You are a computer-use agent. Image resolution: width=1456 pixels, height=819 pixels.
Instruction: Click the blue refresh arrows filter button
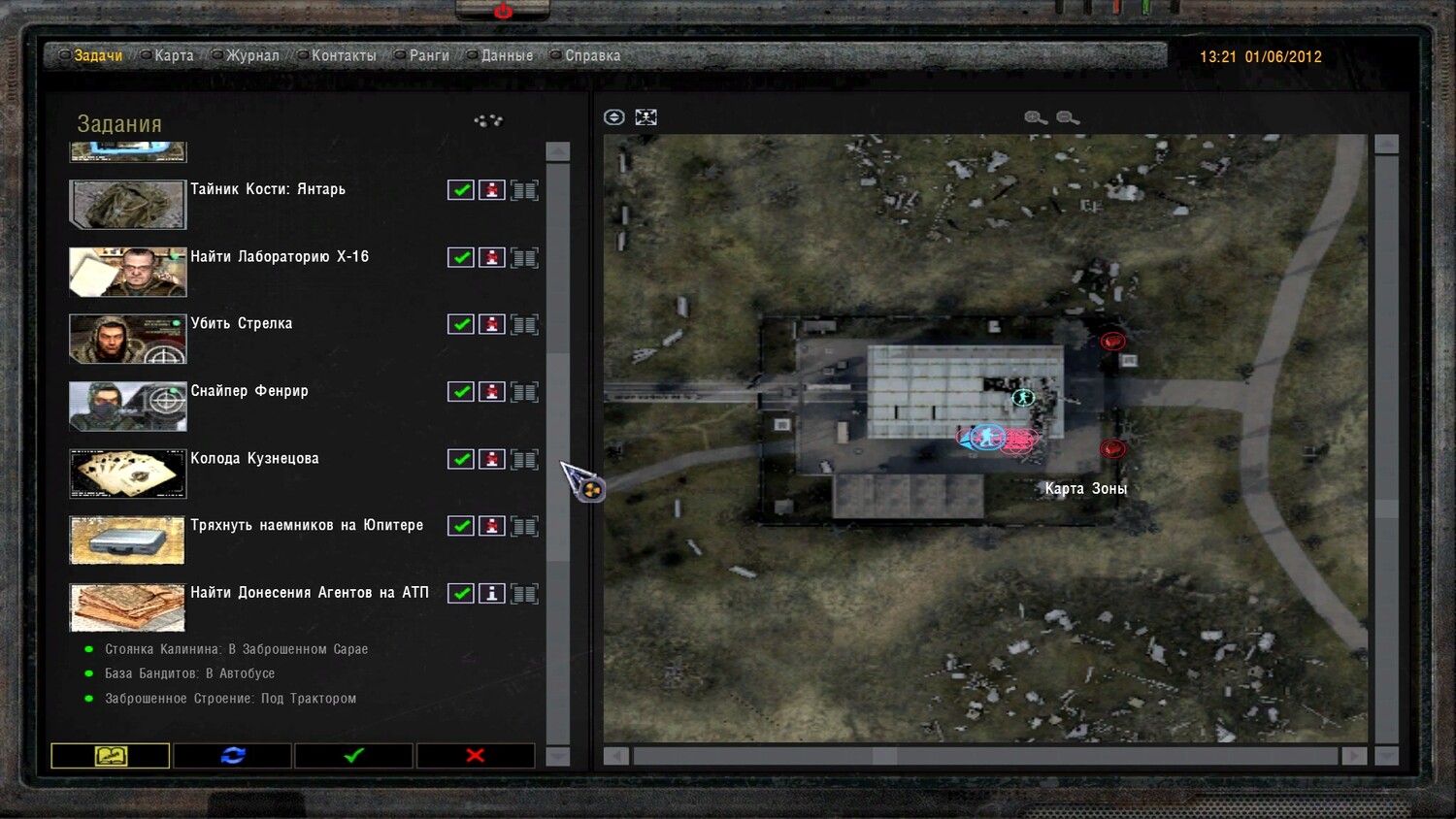coord(233,755)
